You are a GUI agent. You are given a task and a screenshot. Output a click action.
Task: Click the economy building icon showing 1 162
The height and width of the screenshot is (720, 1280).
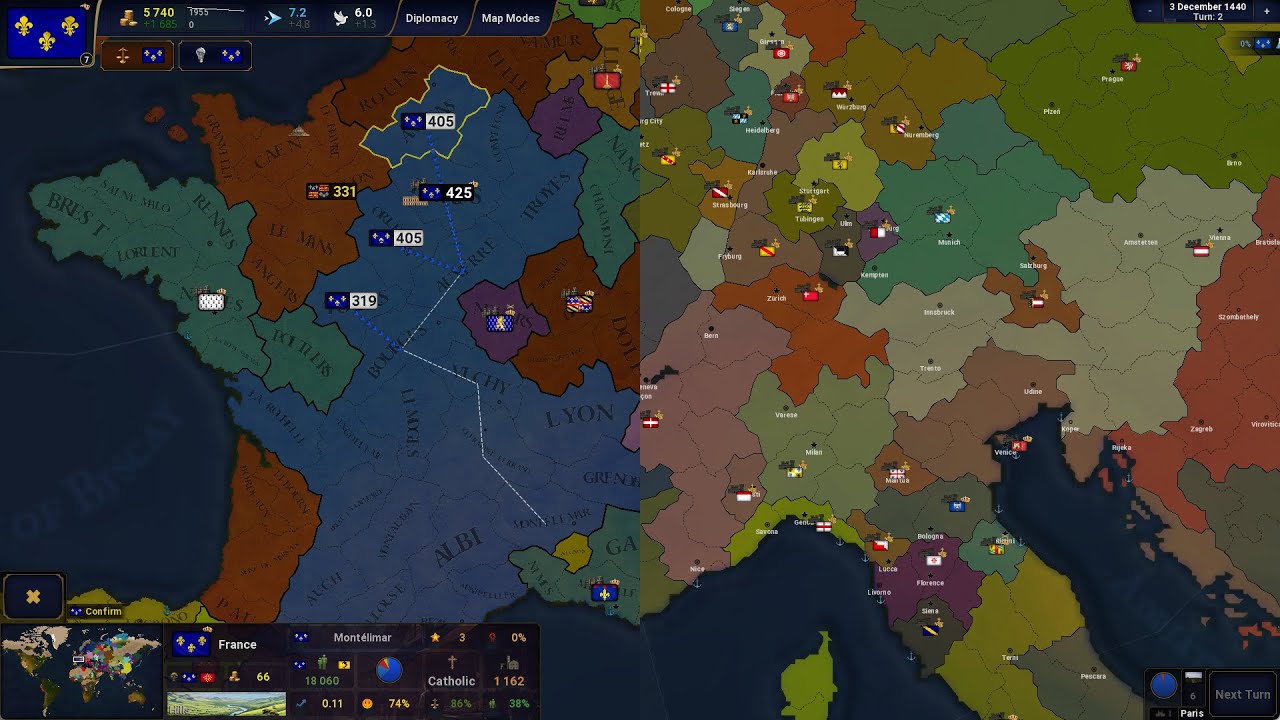click(x=511, y=665)
